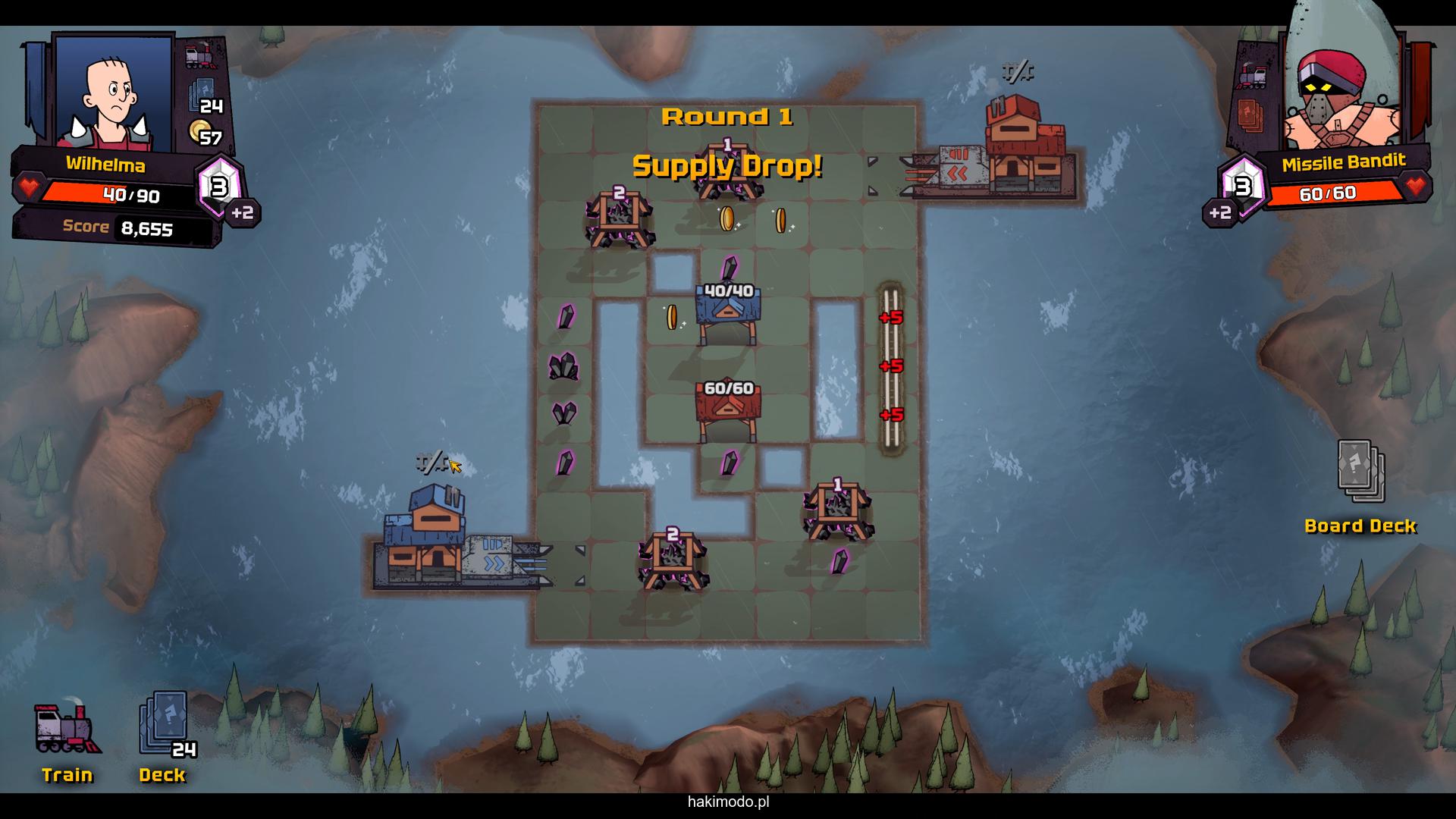The height and width of the screenshot is (819, 1456).
Task: Click Missile Bandit's train icon
Action: tap(1252, 76)
